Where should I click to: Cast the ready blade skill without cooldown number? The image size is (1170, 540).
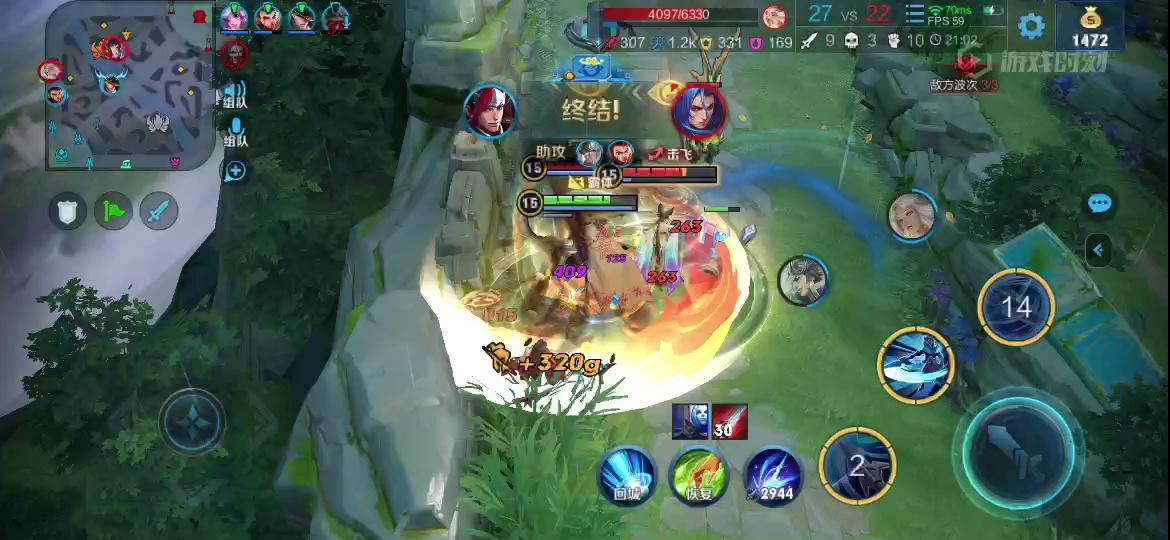(916, 364)
